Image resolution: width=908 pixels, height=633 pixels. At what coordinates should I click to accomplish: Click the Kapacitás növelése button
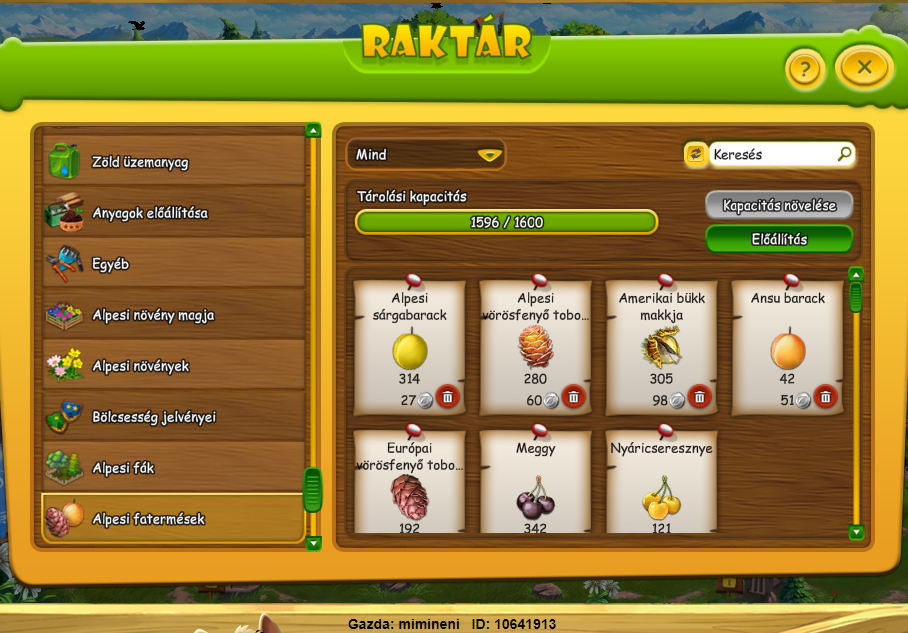(779, 206)
